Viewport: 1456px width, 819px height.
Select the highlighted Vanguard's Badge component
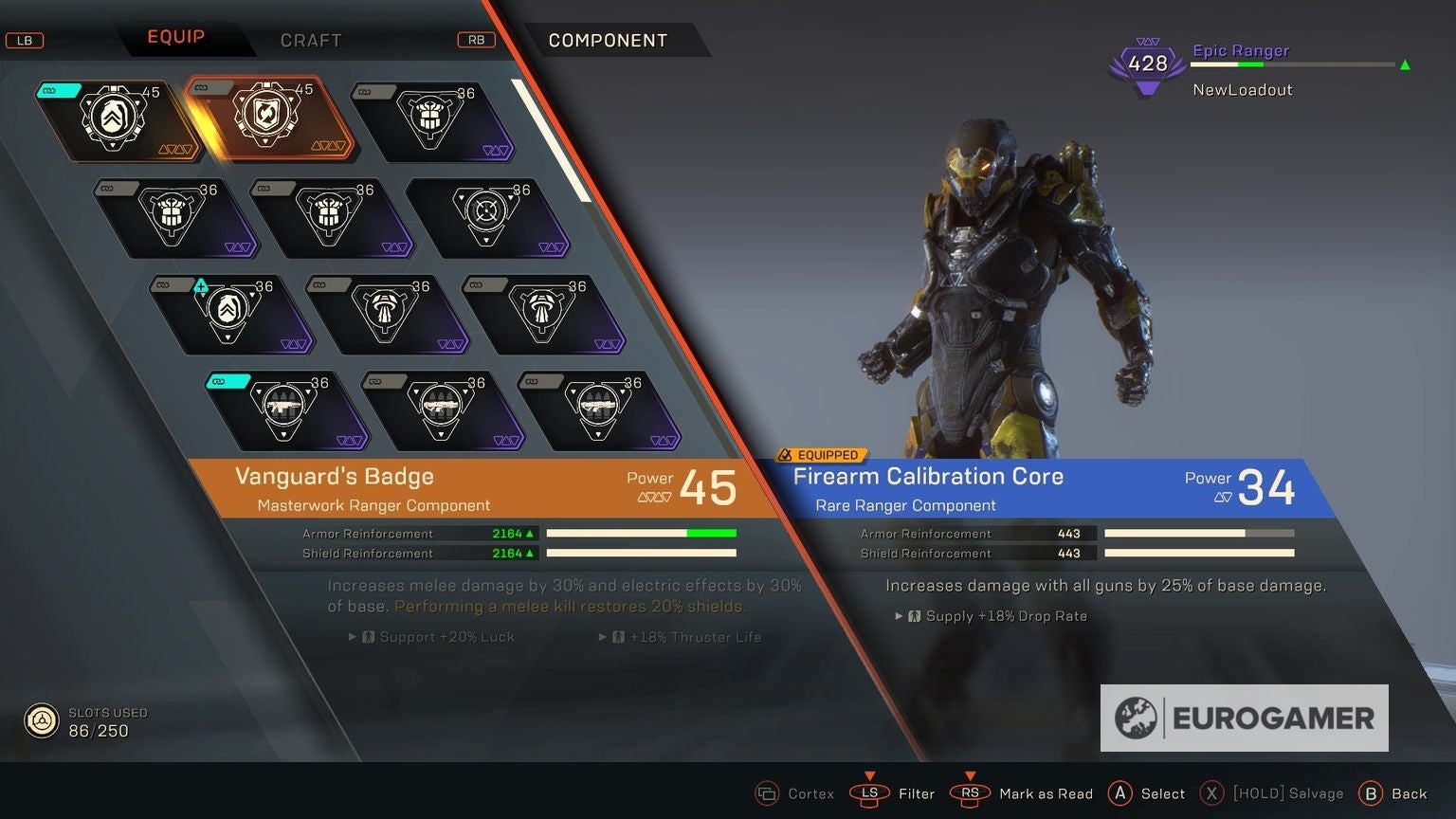271,118
